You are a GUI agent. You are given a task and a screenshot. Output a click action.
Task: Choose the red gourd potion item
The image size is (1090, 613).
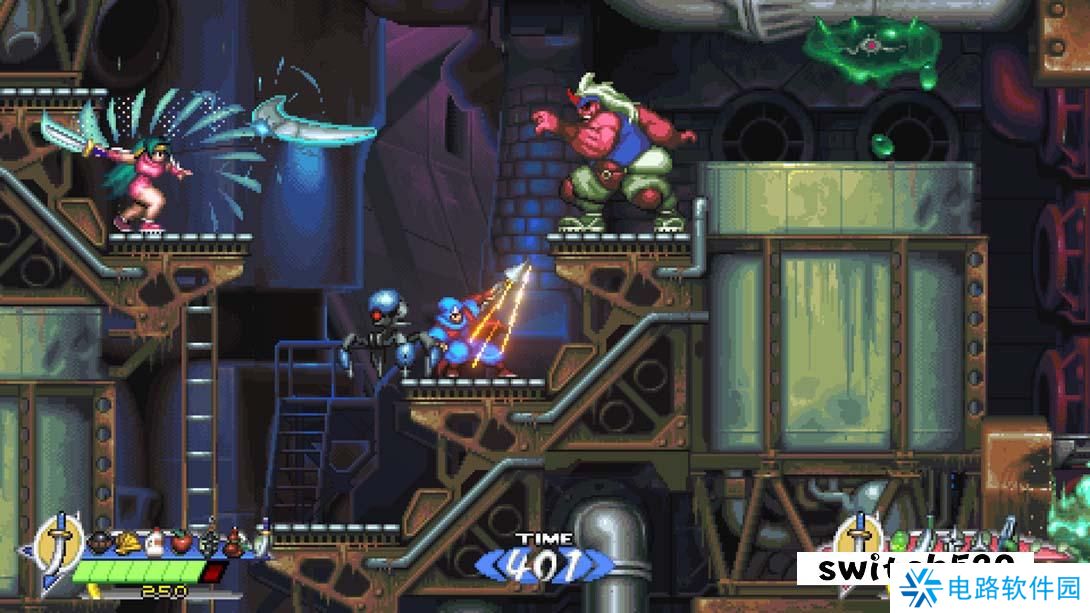click(234, 543)
